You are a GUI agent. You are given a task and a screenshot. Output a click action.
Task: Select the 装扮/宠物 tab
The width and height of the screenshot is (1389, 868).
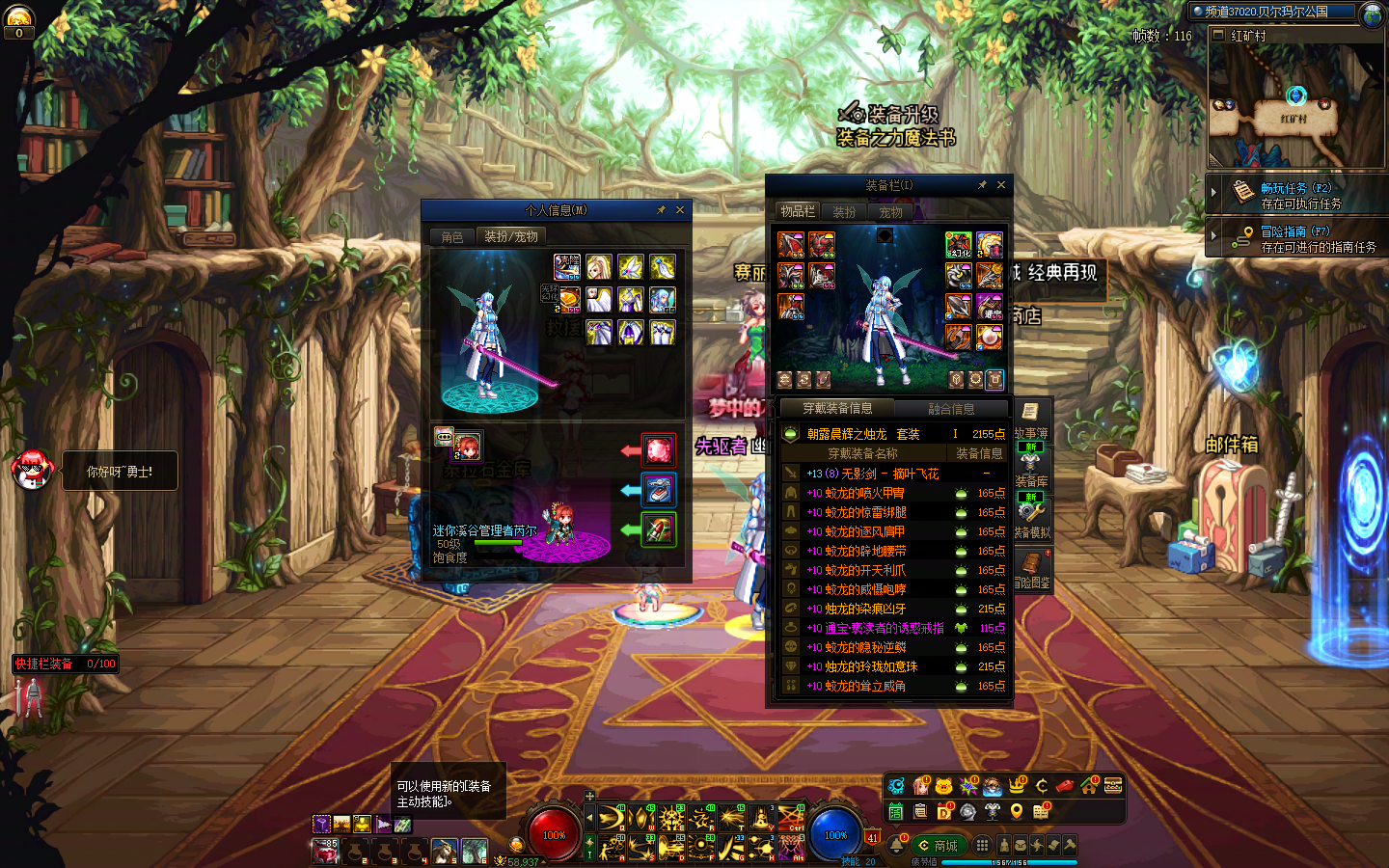coord(511,236)
